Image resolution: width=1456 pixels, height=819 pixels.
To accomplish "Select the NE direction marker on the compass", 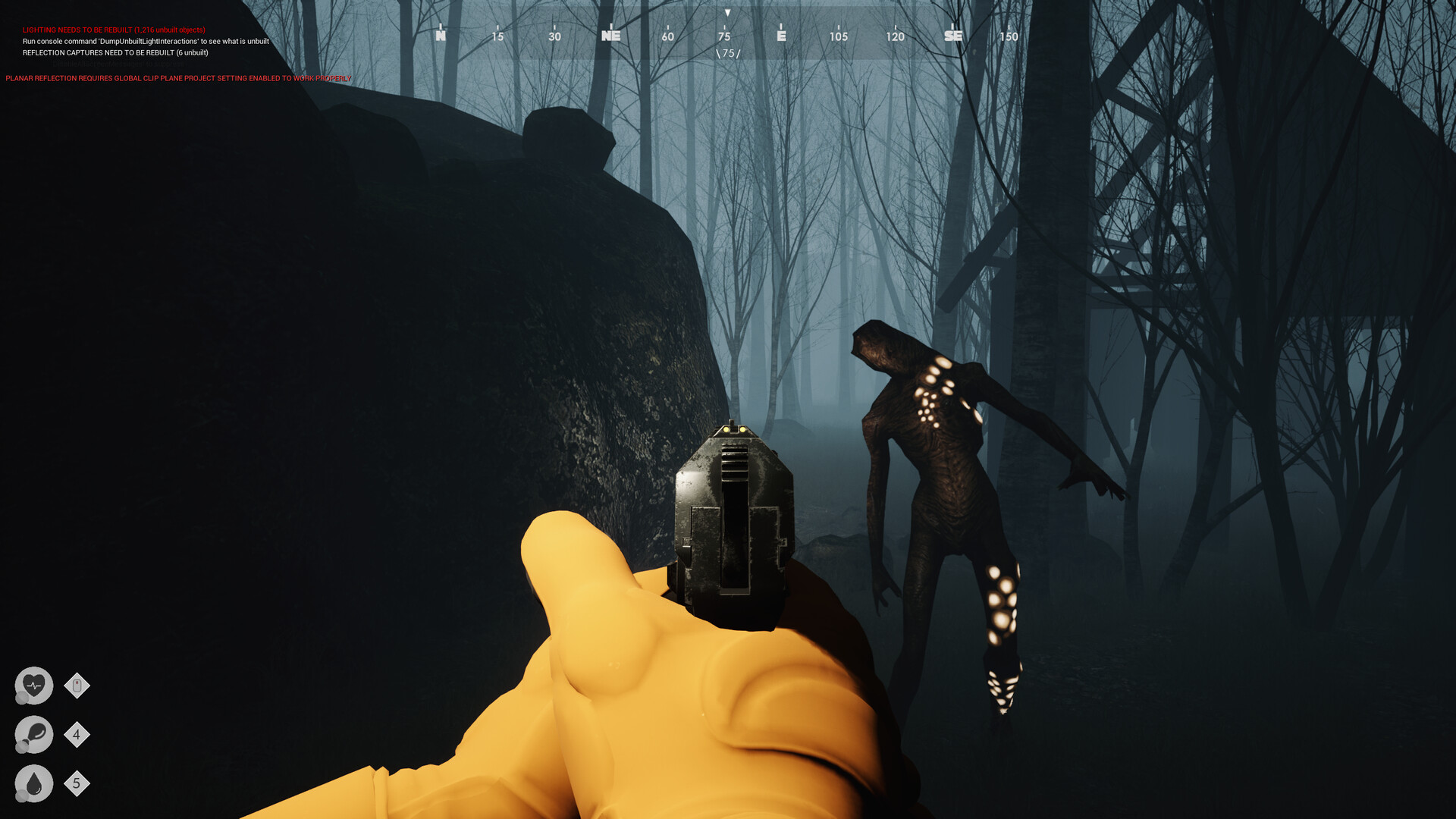I will [x=611, y=36].
